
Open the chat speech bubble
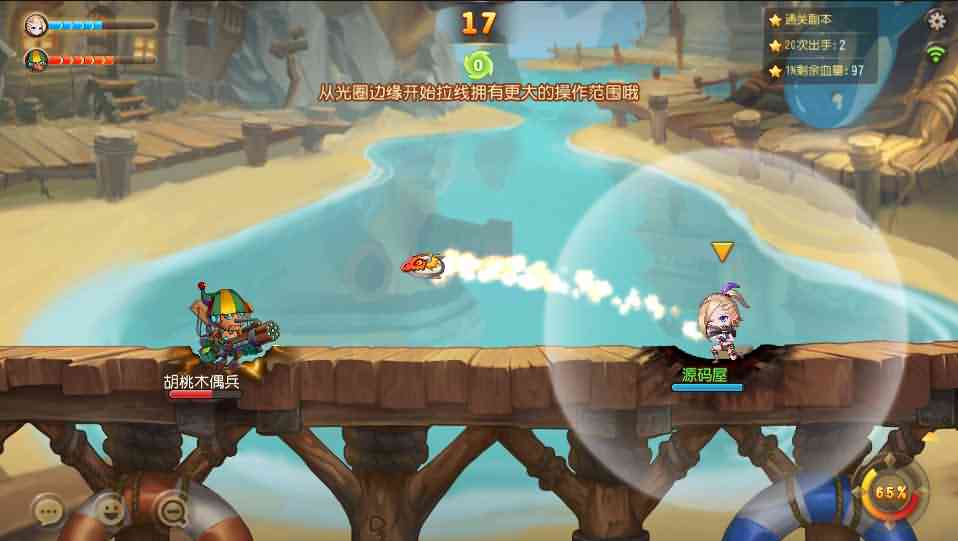[x=48, y=511]
